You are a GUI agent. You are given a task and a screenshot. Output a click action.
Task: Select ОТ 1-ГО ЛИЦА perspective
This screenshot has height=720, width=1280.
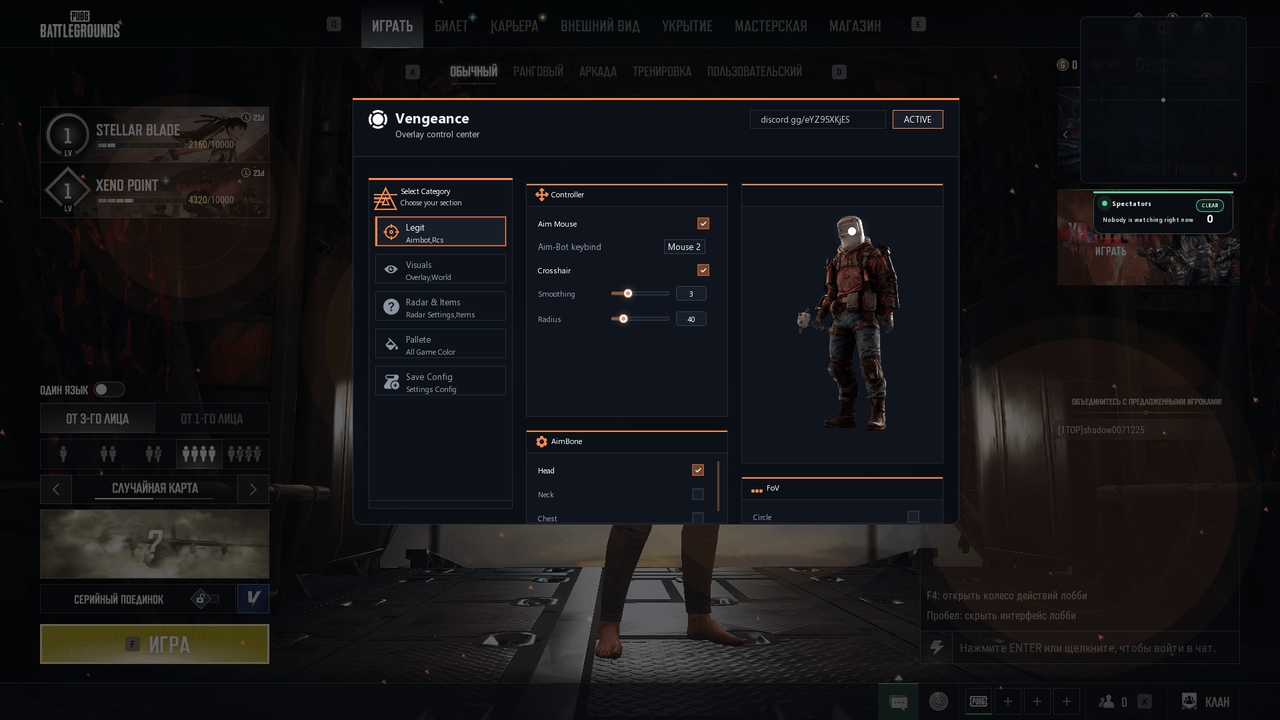(211, 419)
